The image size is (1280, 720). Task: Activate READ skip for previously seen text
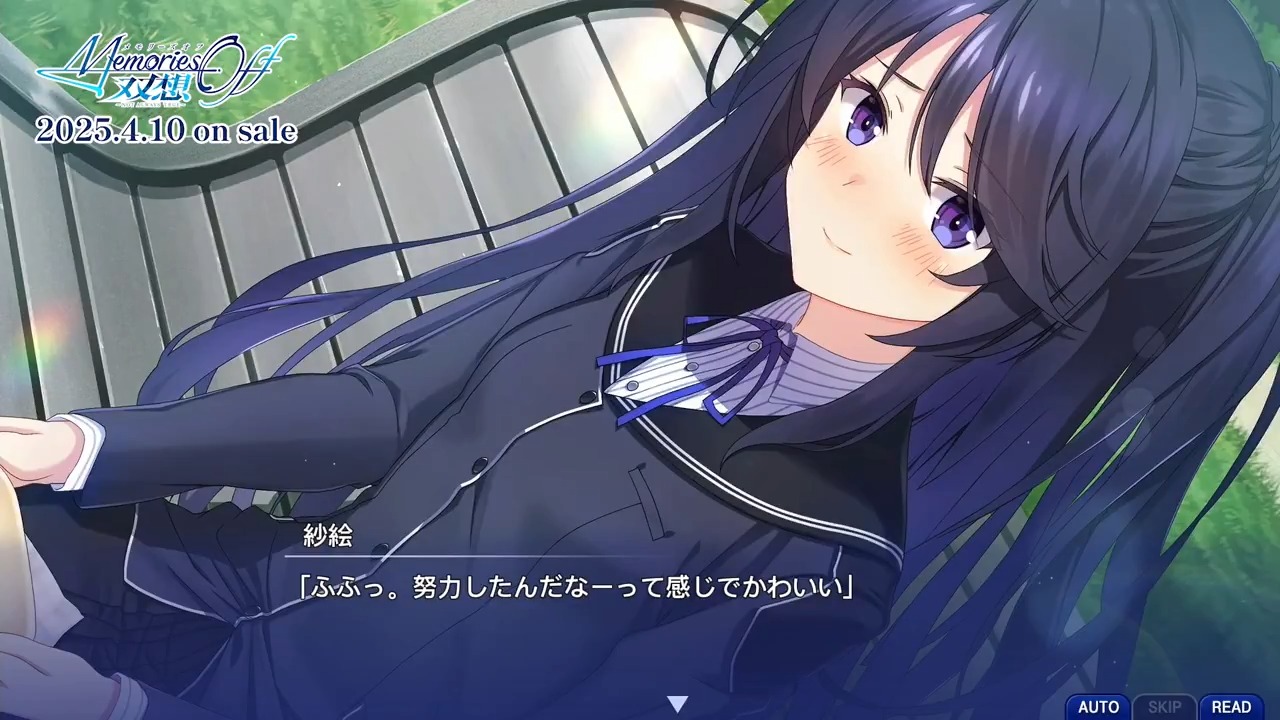coord(1234,706)
